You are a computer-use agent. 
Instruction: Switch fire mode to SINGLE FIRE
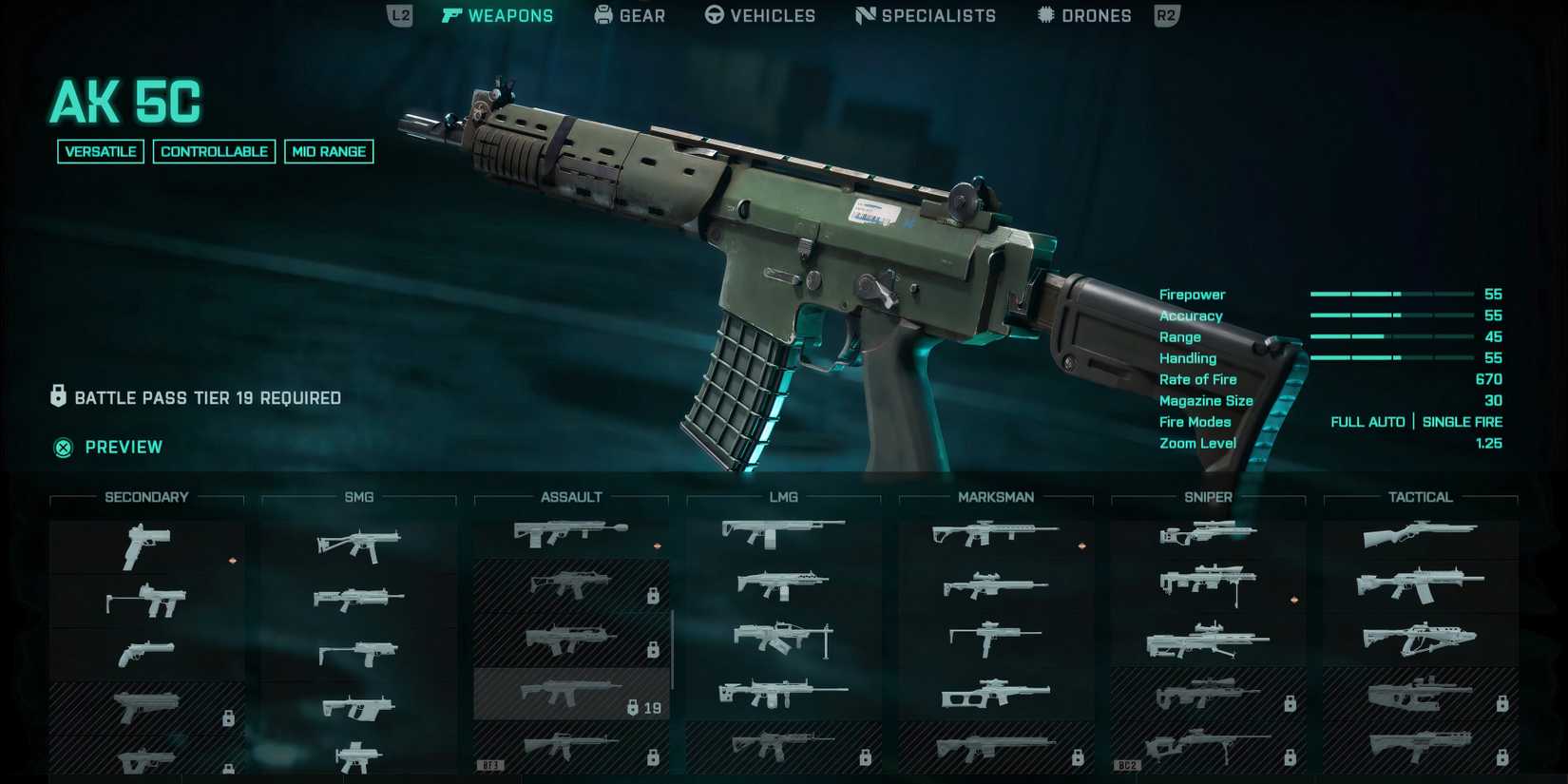coord(1463,421)
